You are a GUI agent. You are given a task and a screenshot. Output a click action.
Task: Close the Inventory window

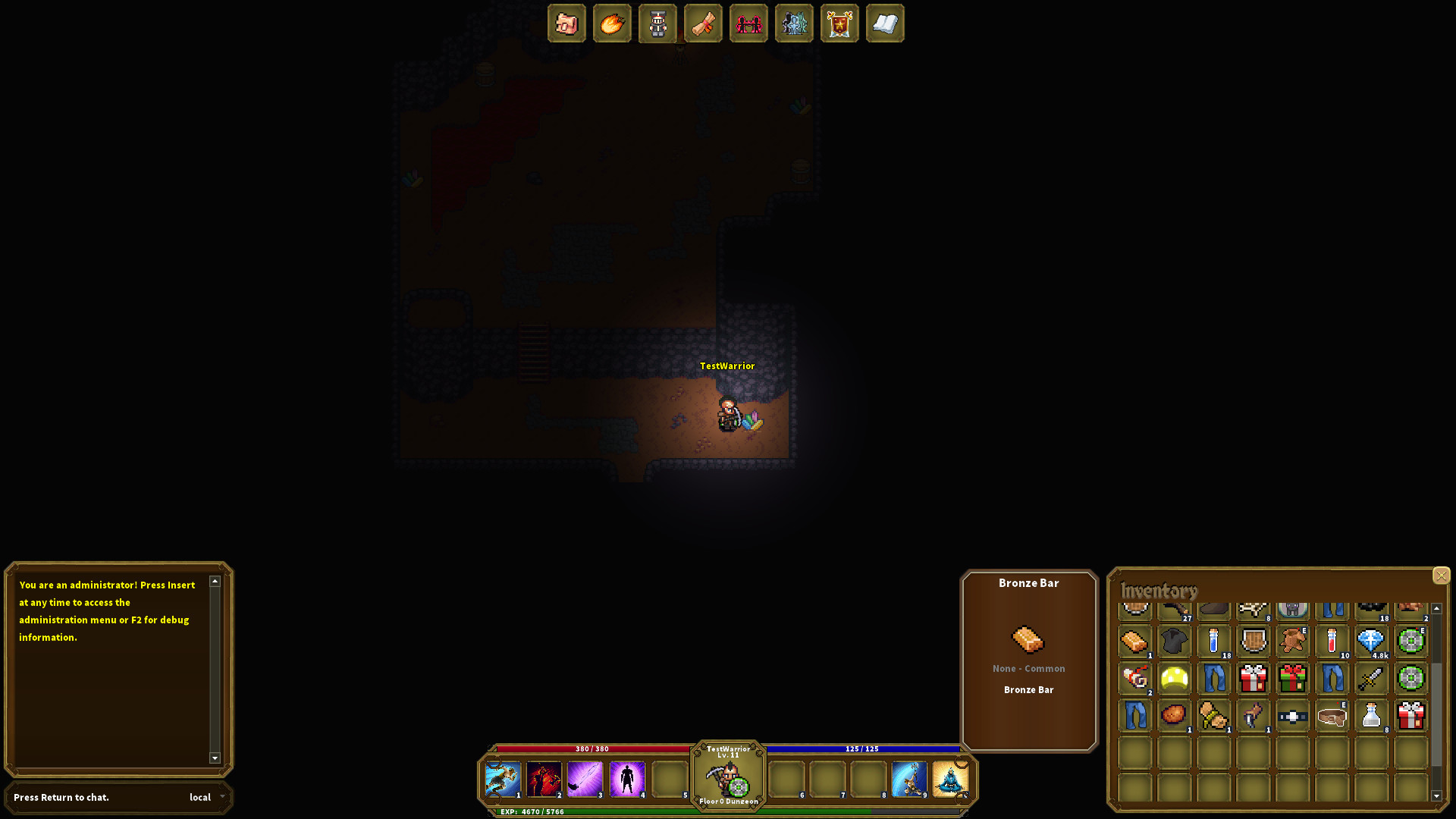pyautogui.click(x=1441, y=576)
